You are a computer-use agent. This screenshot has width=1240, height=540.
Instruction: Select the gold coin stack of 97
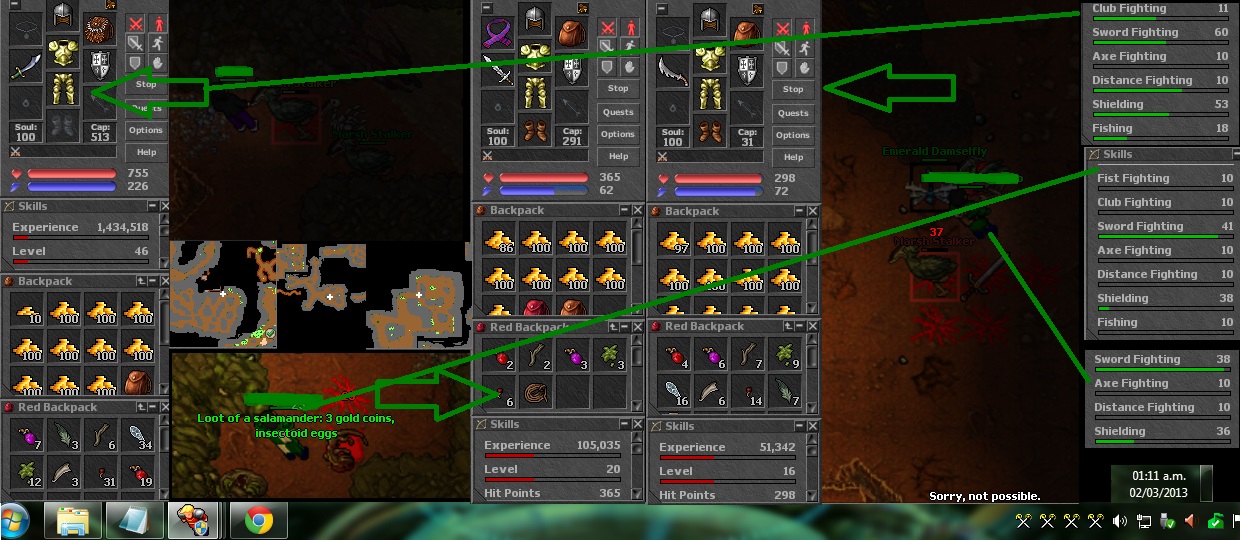673,238
